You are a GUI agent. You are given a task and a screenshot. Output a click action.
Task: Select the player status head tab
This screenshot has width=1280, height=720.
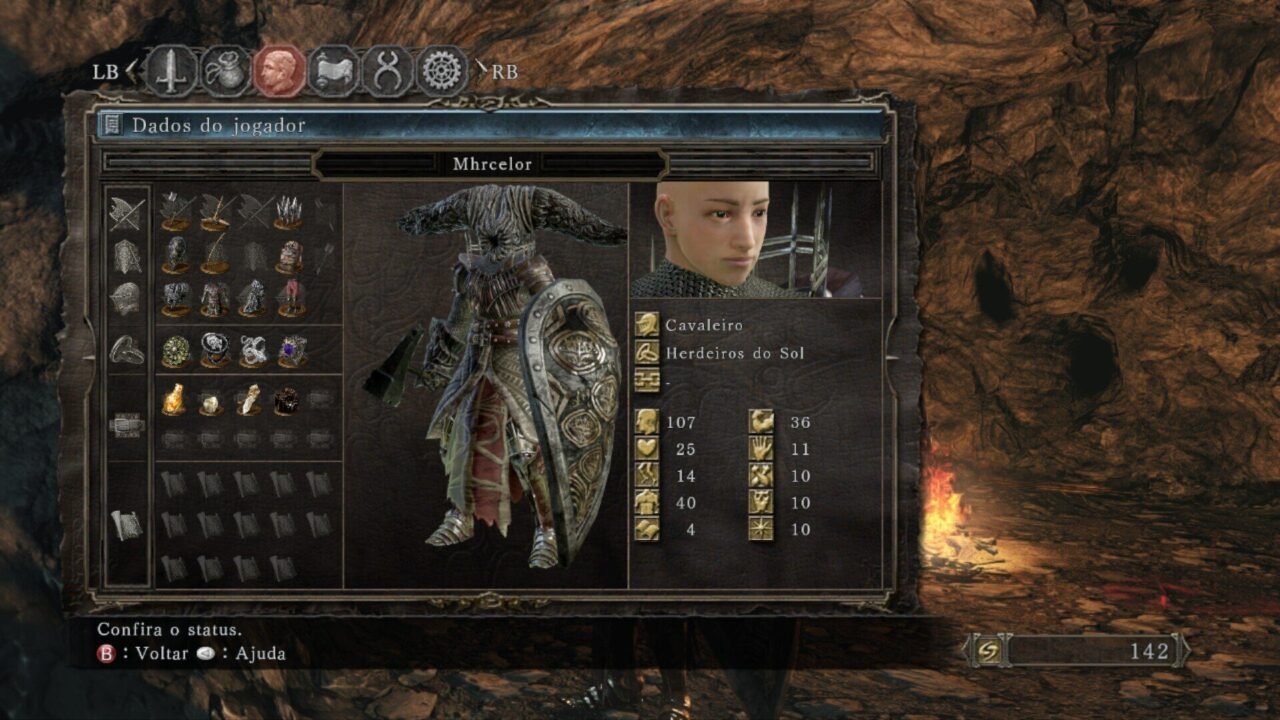[x=280, y=71]
